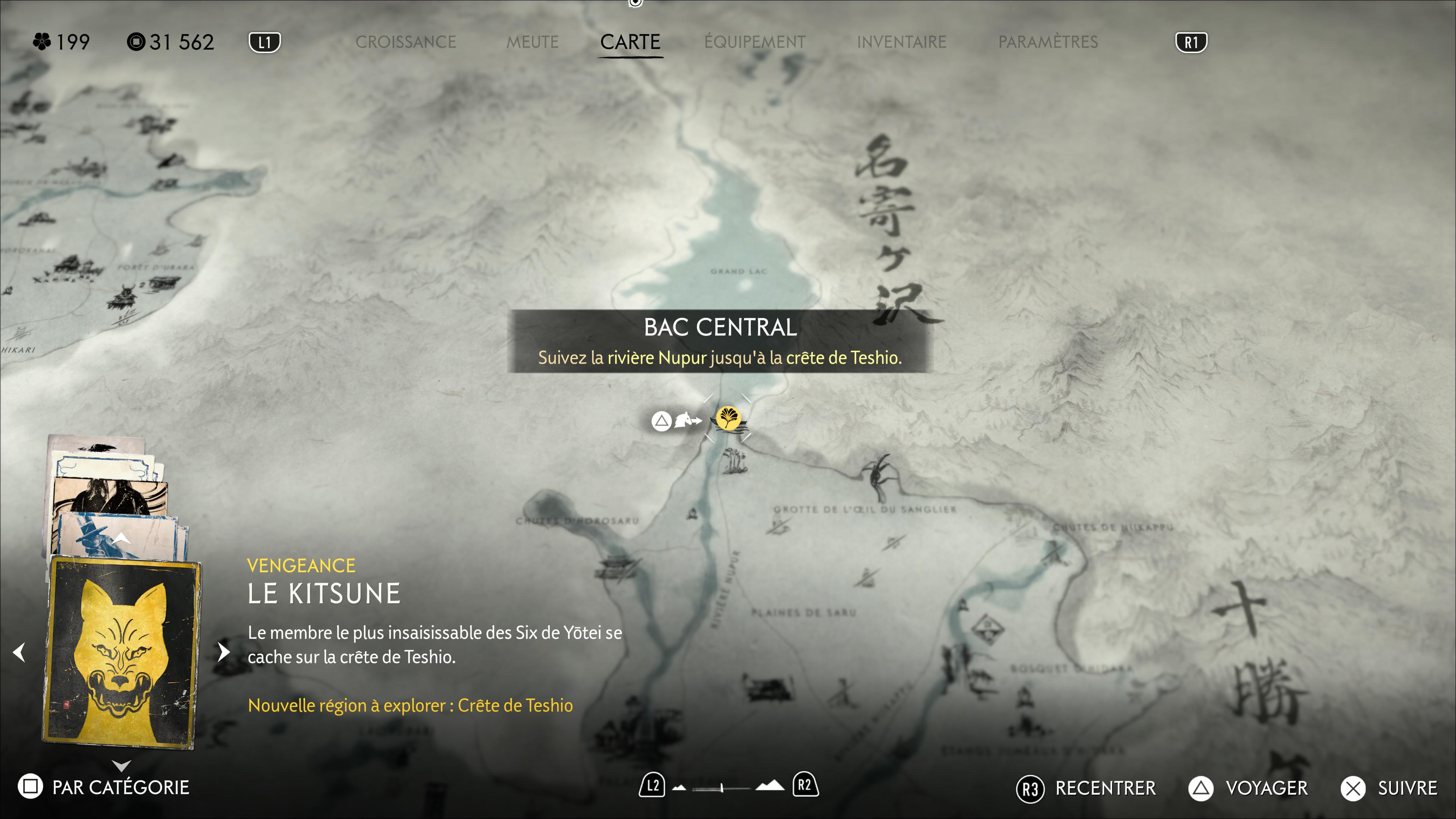The height and width of the screenshot is (819, 1456).
Task: Open the Meute tab
Action: (532, 42)
